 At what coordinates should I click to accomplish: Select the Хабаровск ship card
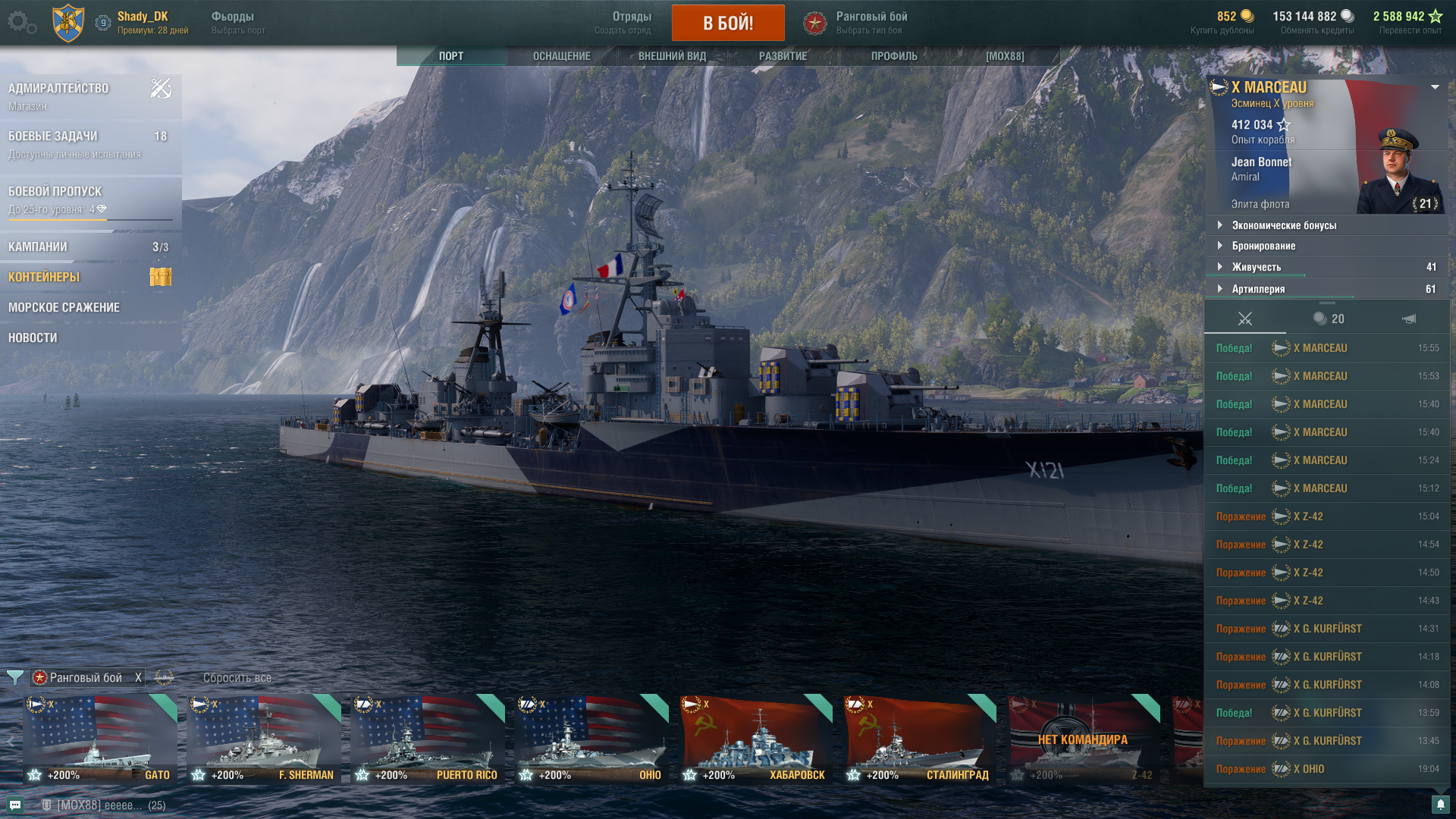tap(755, 739)
